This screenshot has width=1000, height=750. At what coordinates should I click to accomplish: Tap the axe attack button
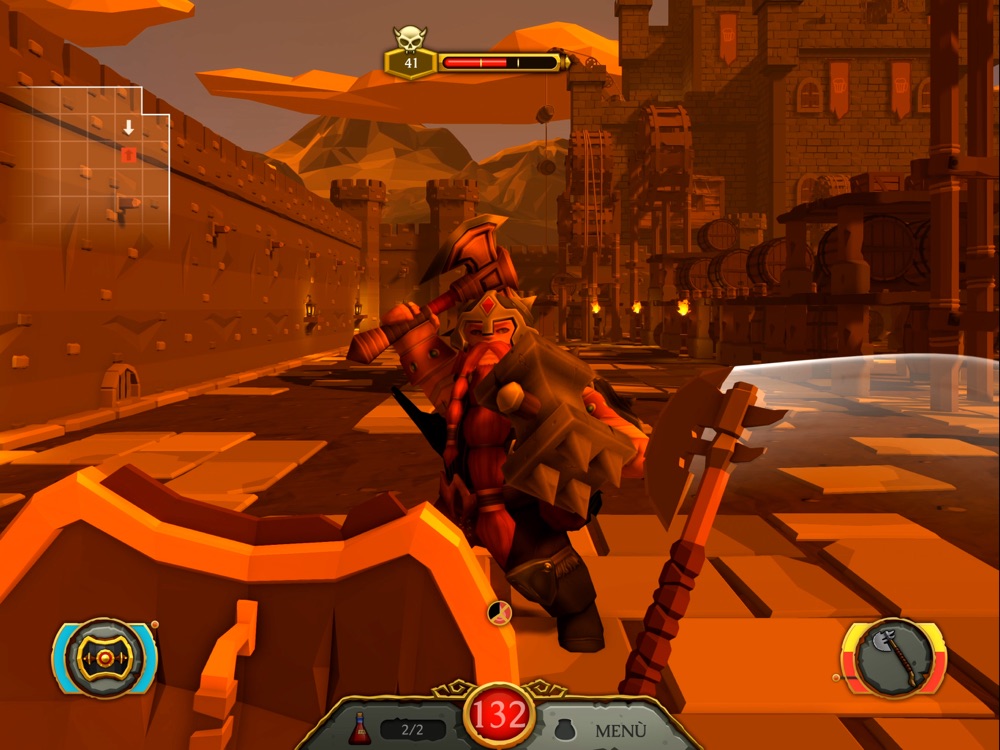(x=894, y=657)
